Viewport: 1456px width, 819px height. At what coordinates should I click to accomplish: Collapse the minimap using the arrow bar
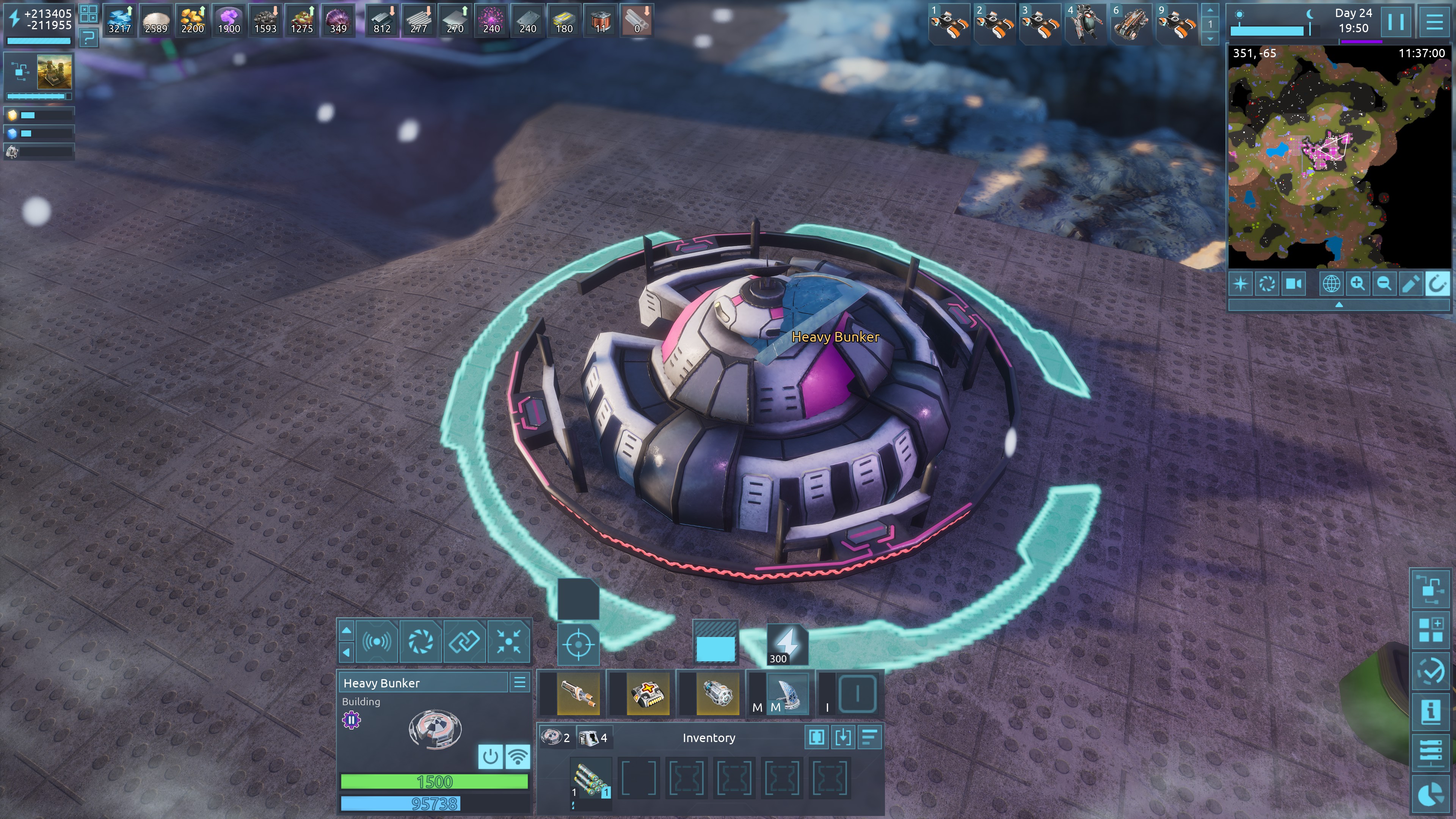pyautogui.click(x=1338, y=304)
